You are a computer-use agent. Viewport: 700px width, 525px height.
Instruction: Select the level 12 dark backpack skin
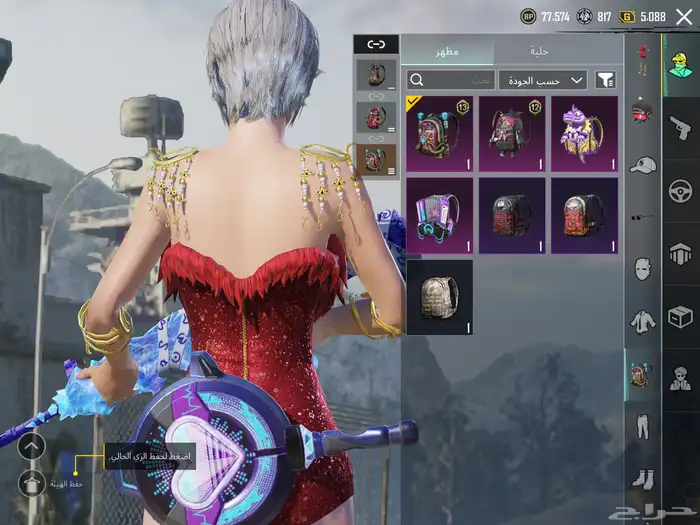[x=511, y=133]
